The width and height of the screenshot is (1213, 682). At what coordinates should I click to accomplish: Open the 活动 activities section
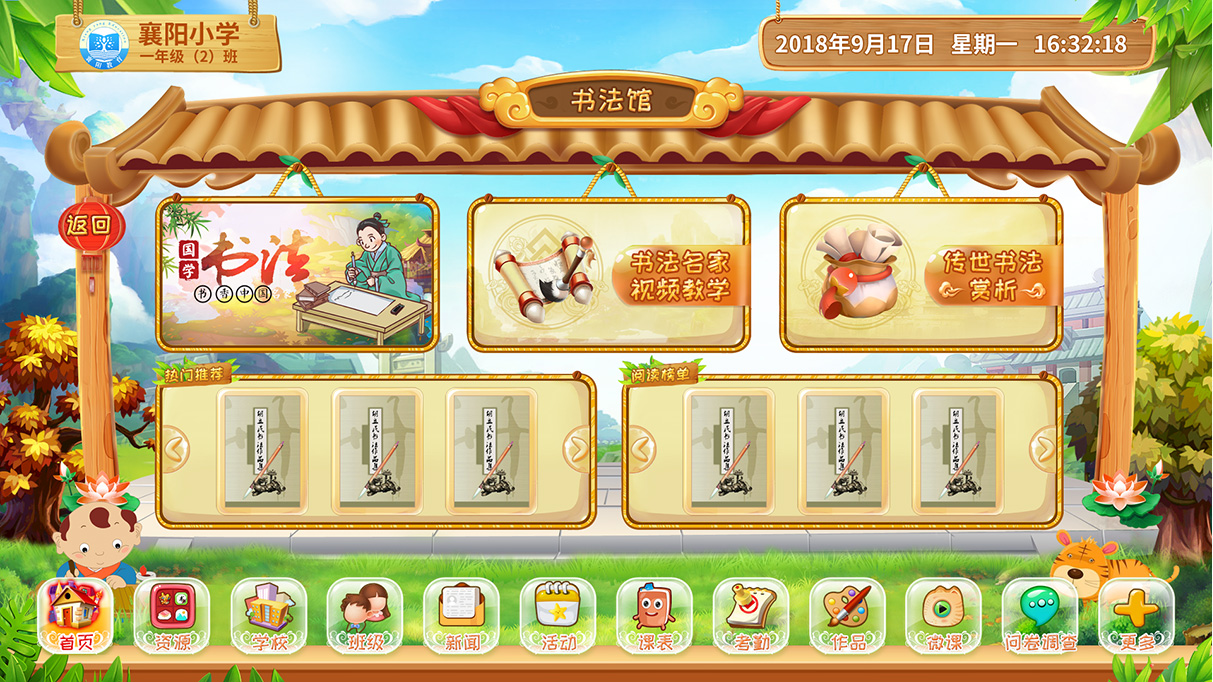558,616
